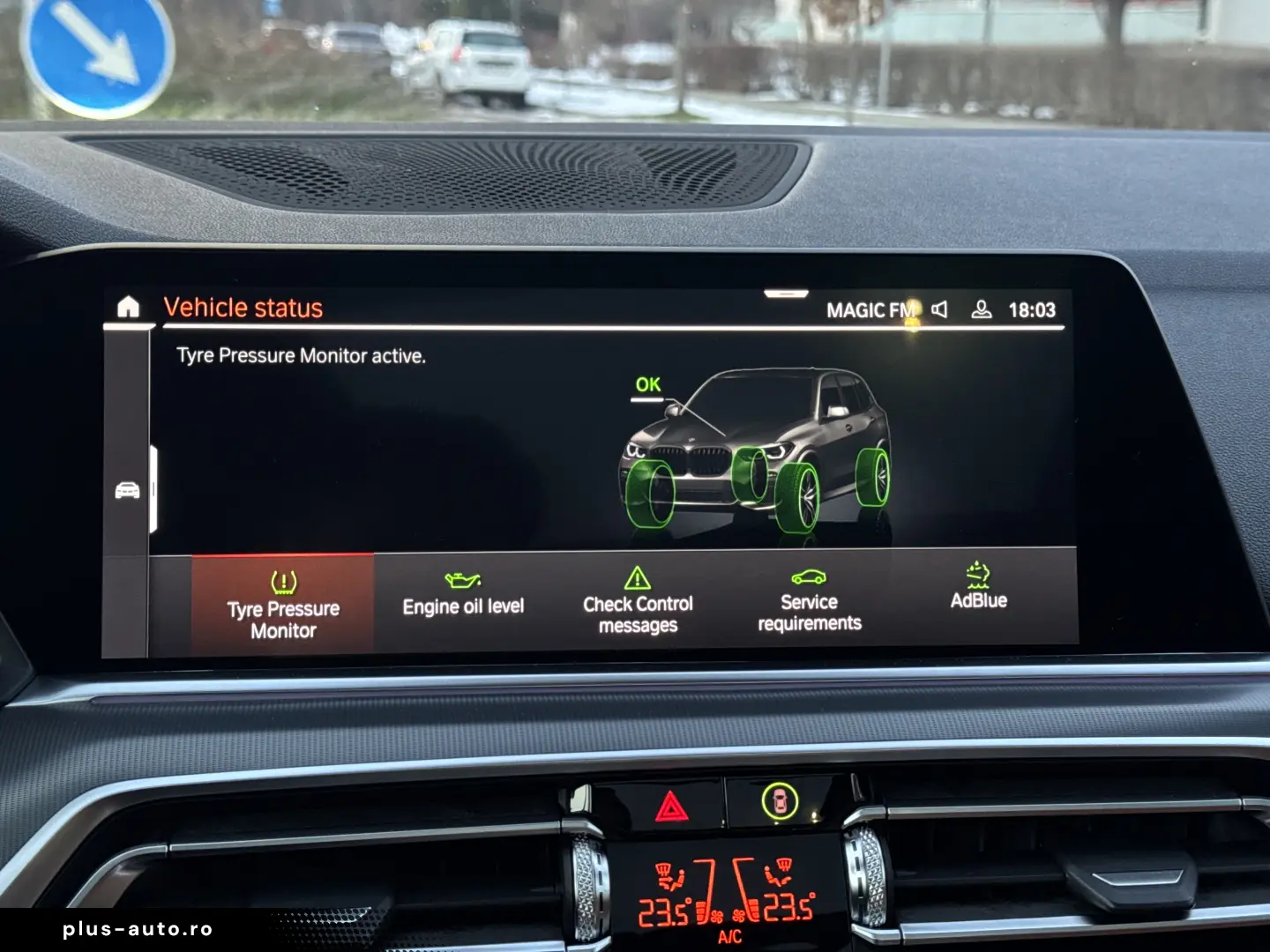Select the Vehicle status heading

(x=244, y=307)
